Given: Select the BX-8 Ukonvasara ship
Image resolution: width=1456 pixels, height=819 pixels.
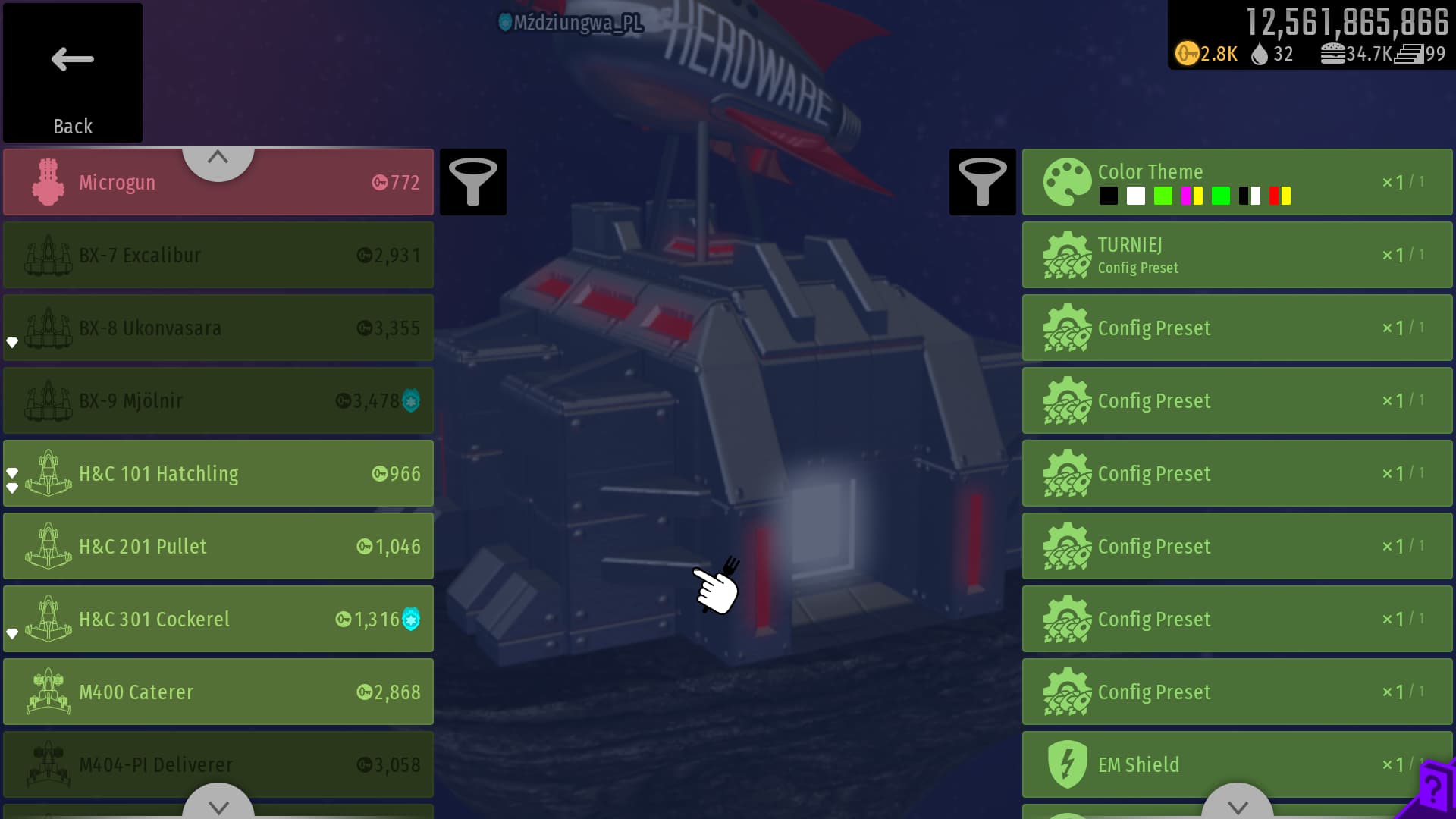Looking at the screenshot, I should 218,328.
